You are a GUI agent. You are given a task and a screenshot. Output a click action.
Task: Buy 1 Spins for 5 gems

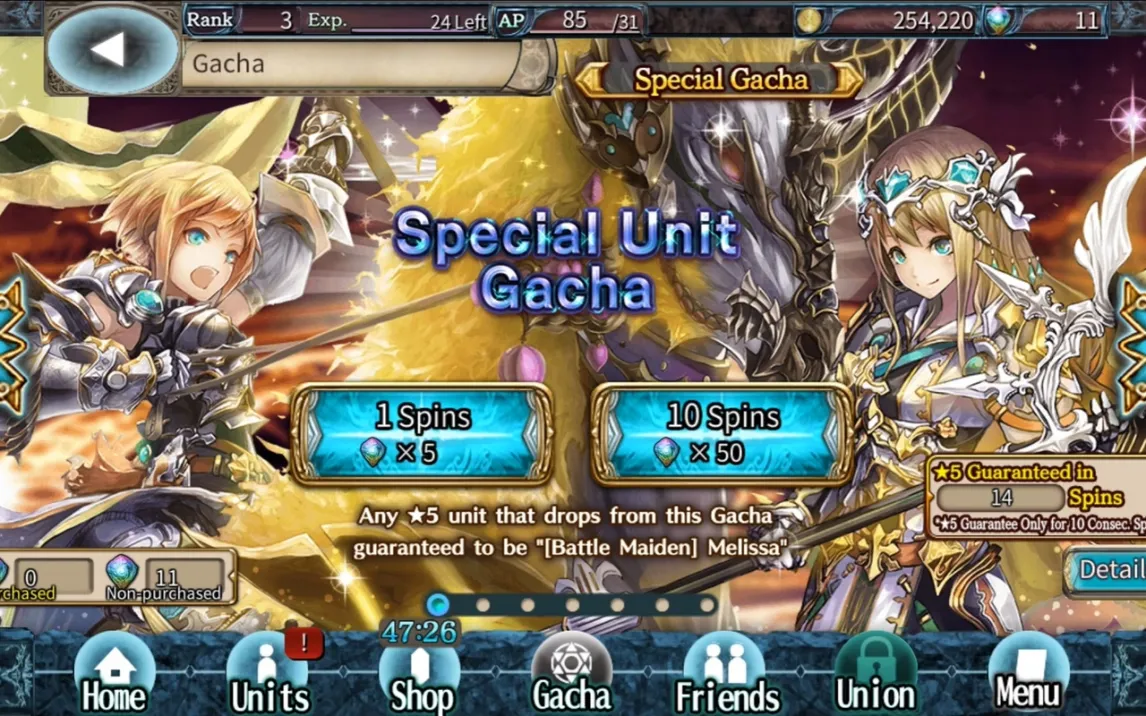coord(421,434)
